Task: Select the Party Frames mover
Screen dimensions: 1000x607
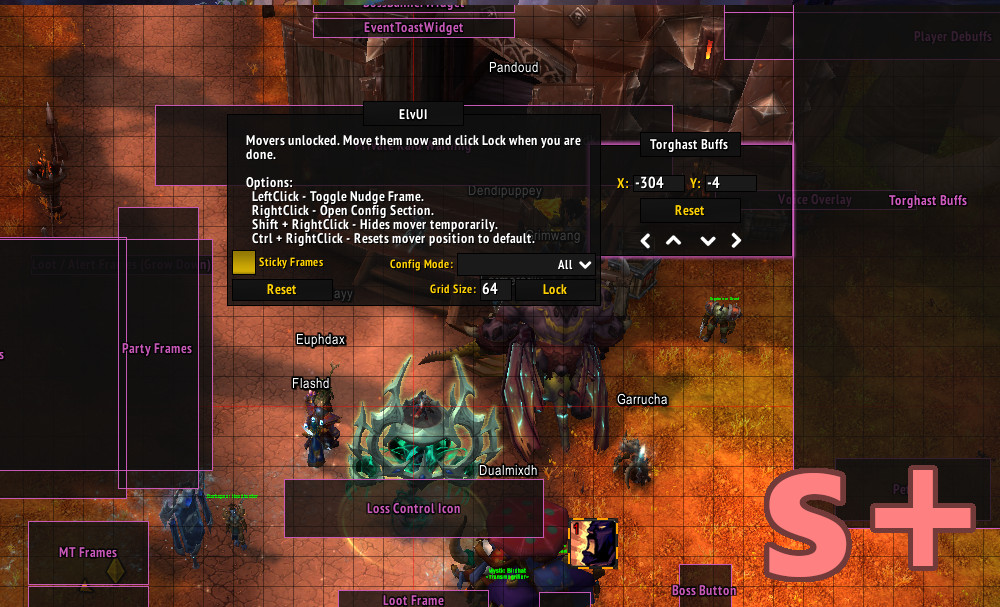Action: (157, 349)
